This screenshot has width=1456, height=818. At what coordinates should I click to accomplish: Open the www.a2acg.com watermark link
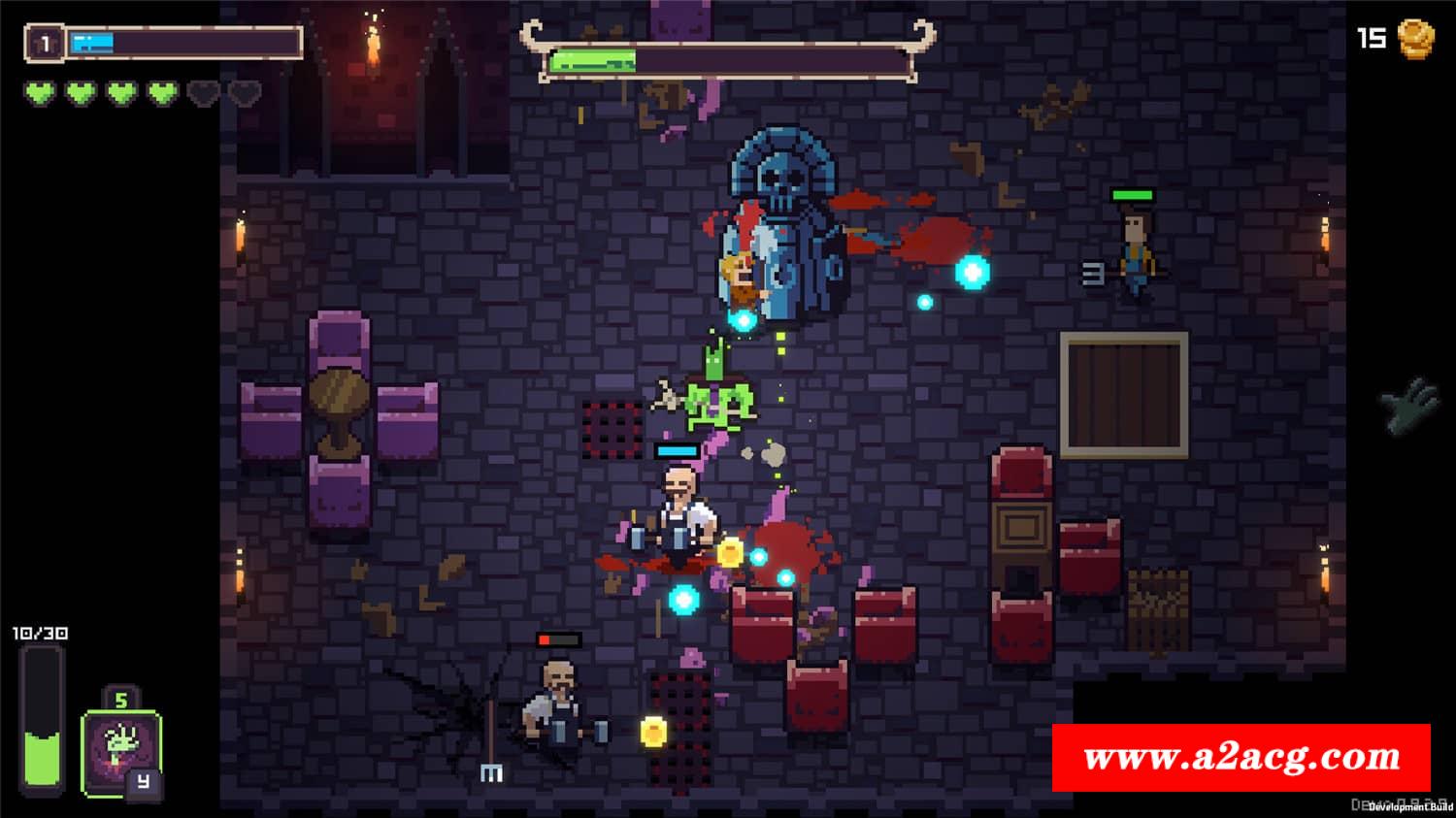[1241, 758]
